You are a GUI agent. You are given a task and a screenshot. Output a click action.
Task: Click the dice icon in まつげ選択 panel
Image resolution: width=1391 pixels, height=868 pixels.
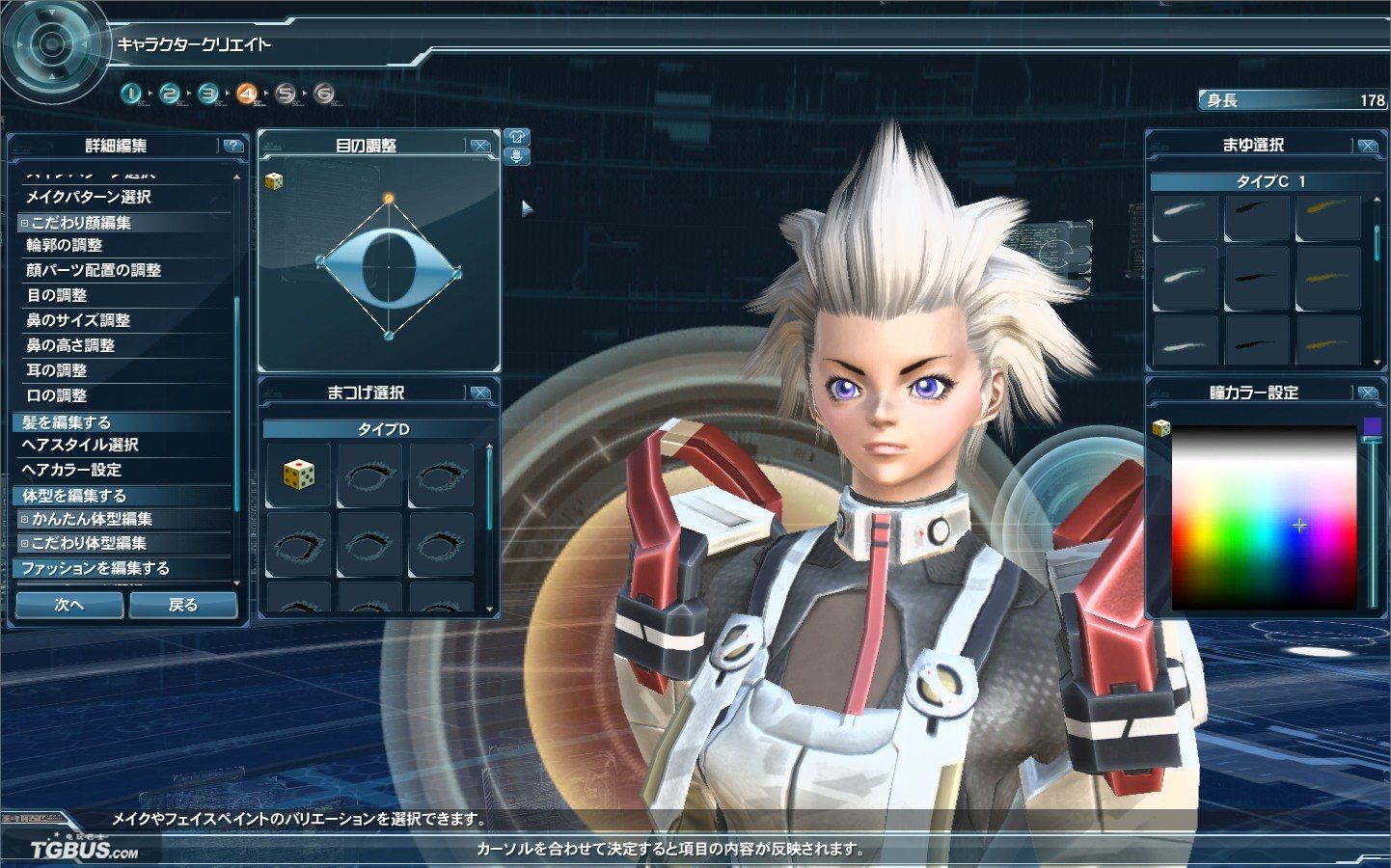(298, 474)
